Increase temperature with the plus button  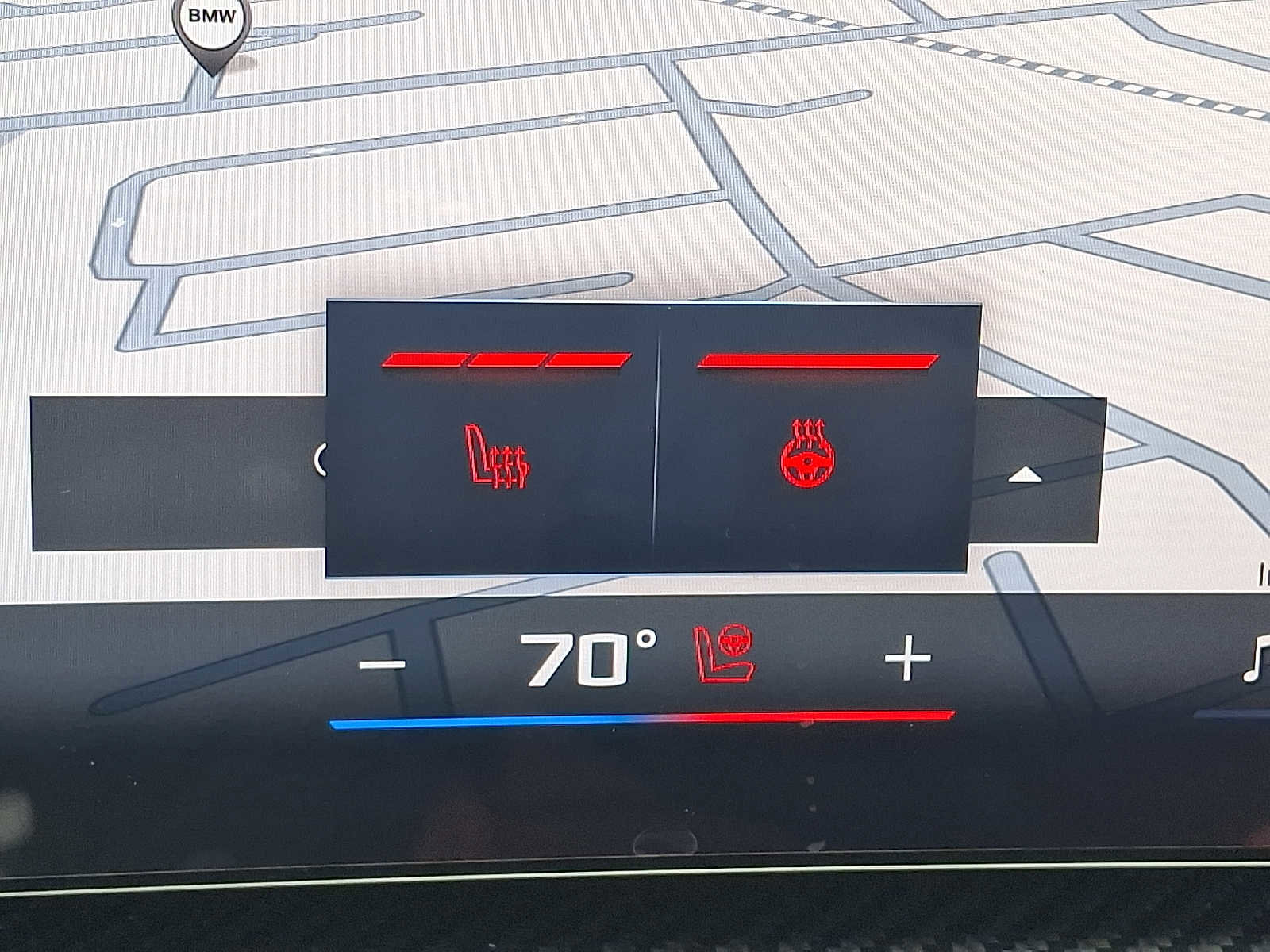[x=907, y=658]
